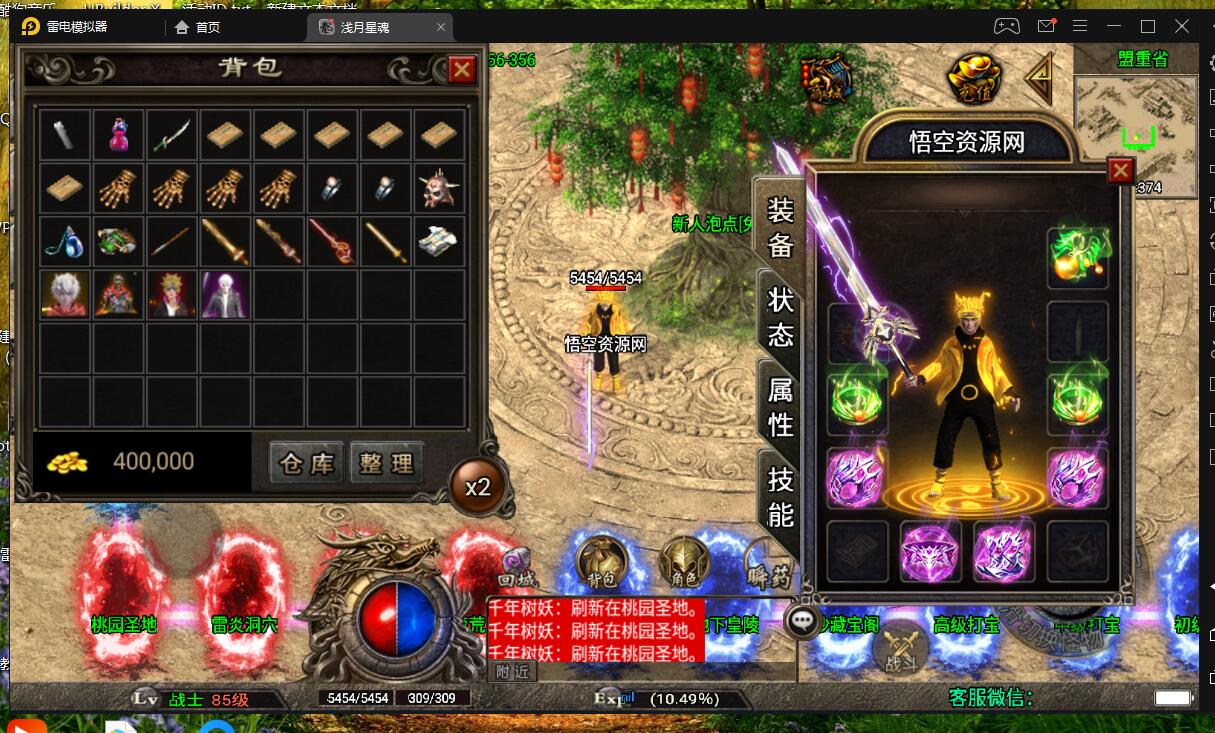Sort the bag with 整理
Viewport: 1215px width, 733px height.
(387, 462)
